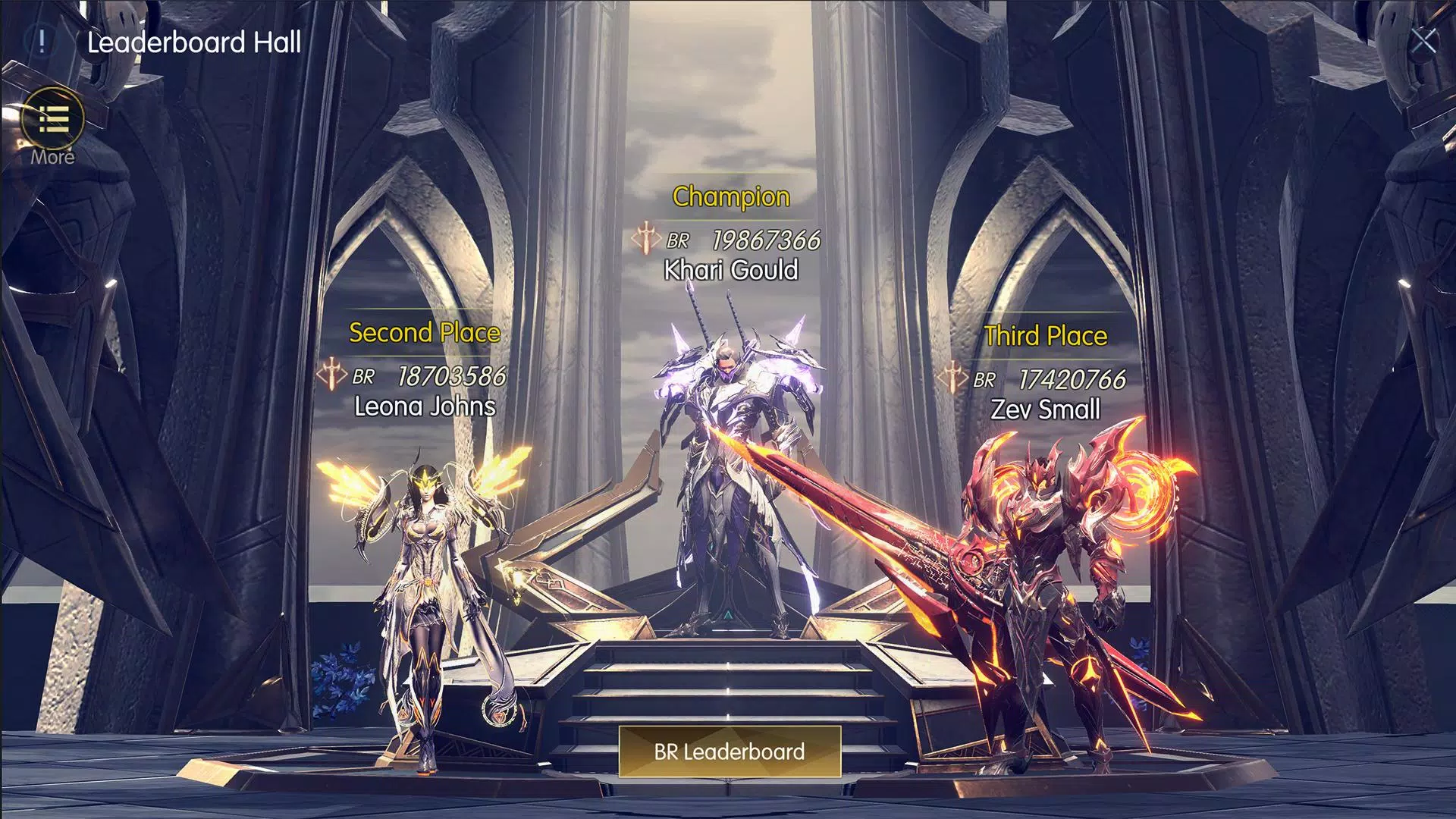Viewport: 1456px width, 819px height.
Task: Tap the BR label in Third Place panel
Action: click(x=986, y=380)
